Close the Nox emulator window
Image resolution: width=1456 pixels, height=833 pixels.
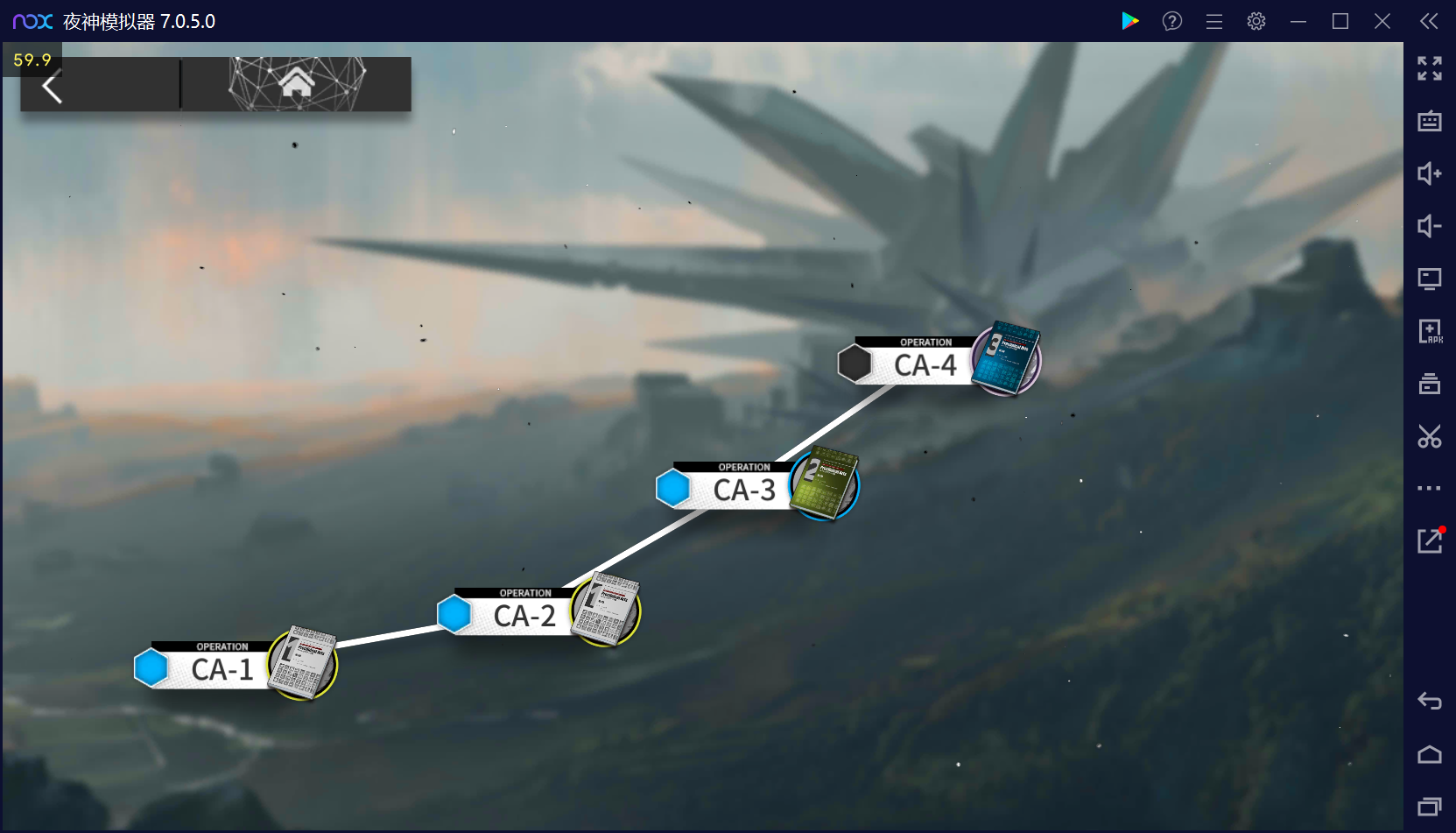(1382, 21)
